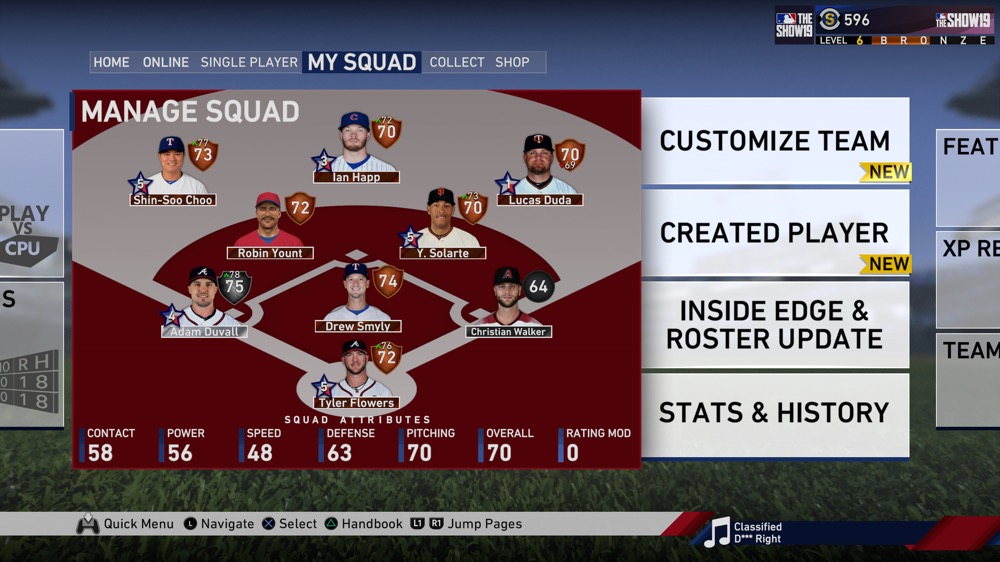The height and width of the screenshot is (562, 1000).
Task: Choose the Created Player option
Action: (774, 233)
